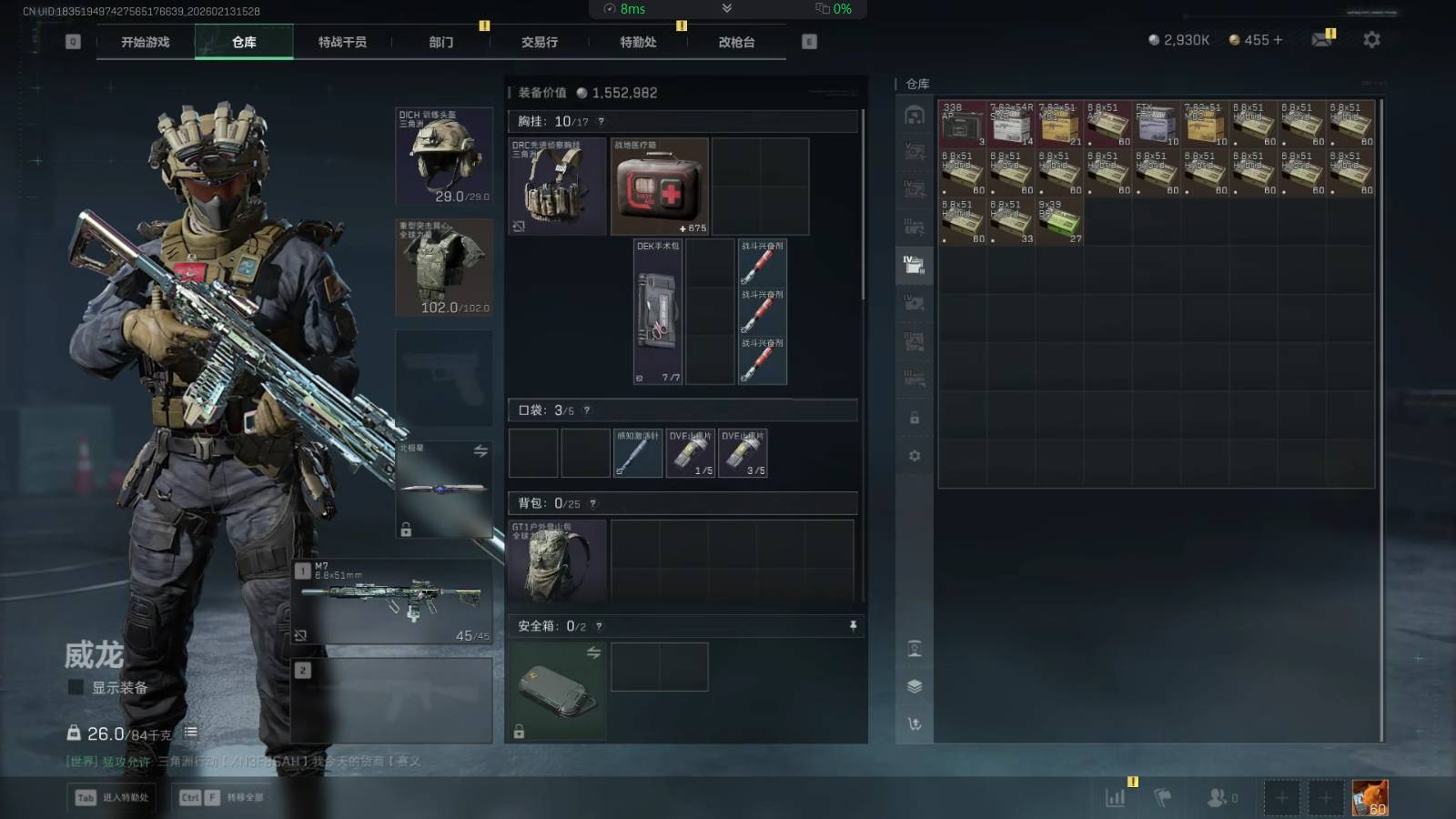Select the M7 primary weapon slot

click(x=393, y=602)
